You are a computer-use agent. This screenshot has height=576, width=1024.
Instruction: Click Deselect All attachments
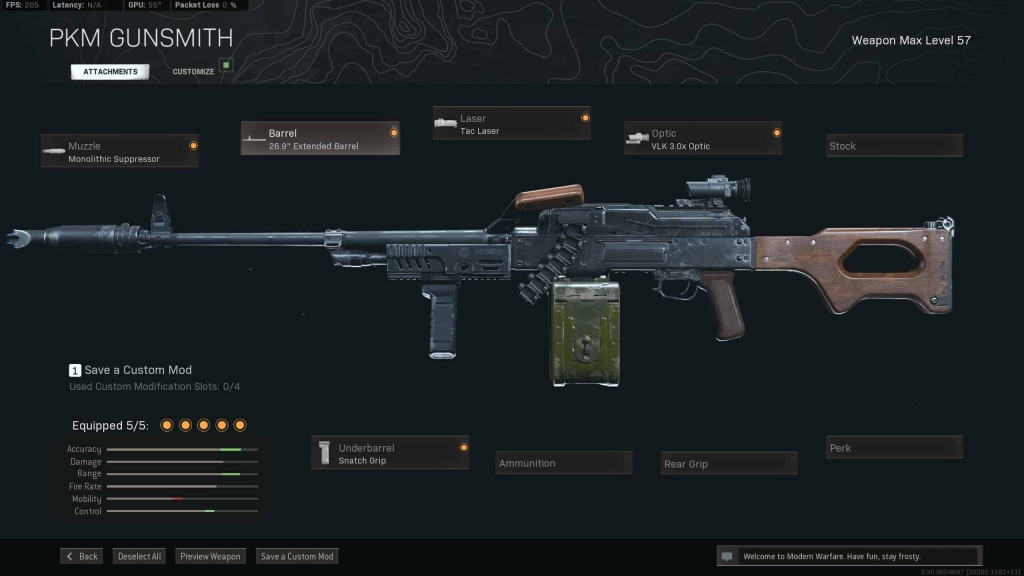[x=139, y=556]
